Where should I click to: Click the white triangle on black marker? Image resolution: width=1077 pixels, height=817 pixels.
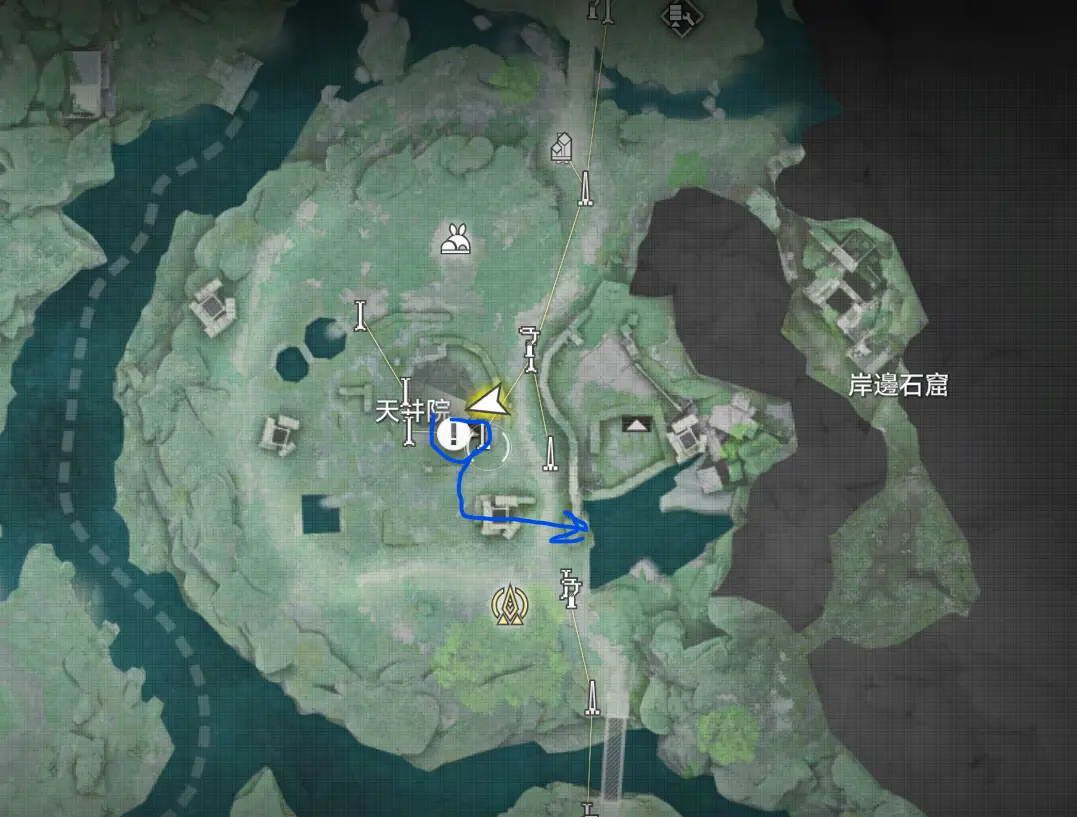tap(636, 425)
